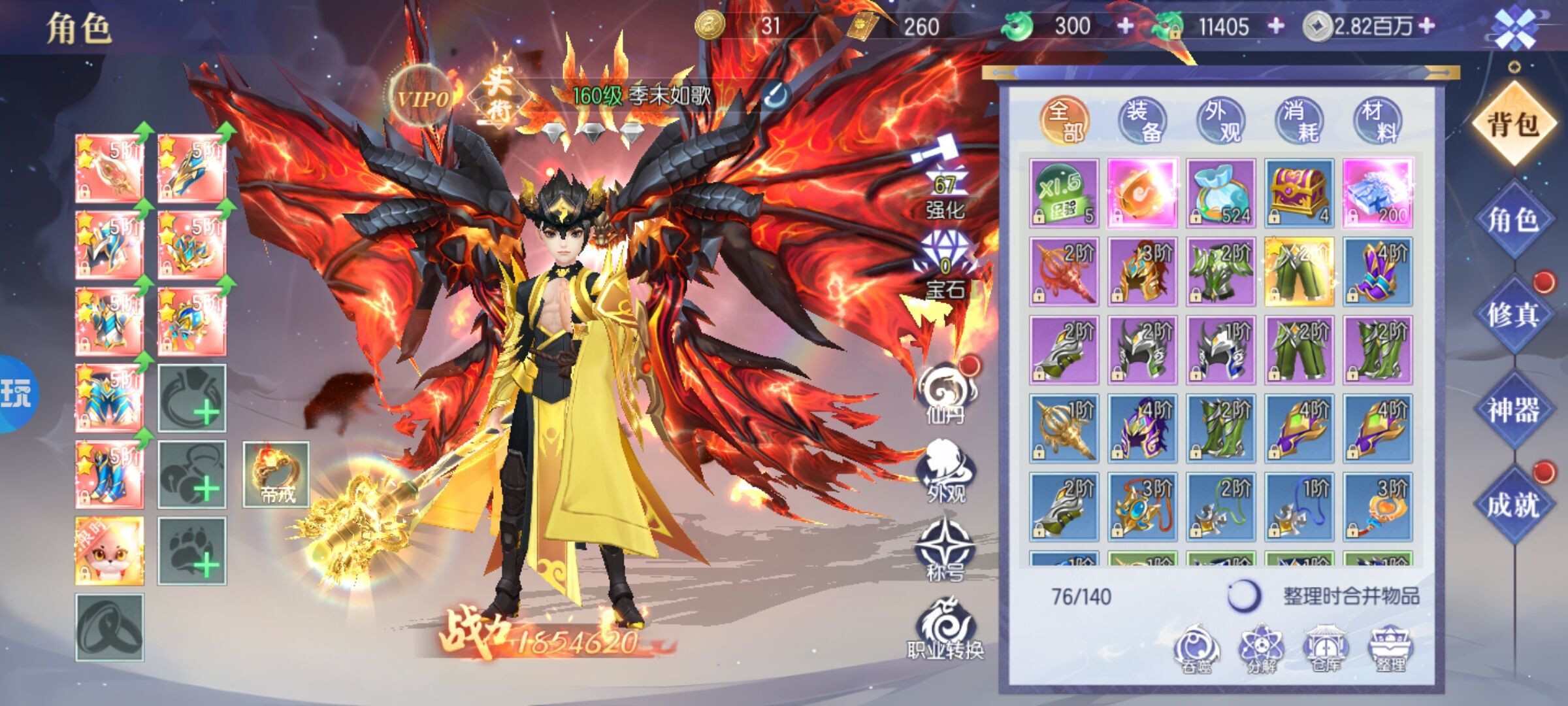Select the 帝戒 ring slot

click(276, 475)
